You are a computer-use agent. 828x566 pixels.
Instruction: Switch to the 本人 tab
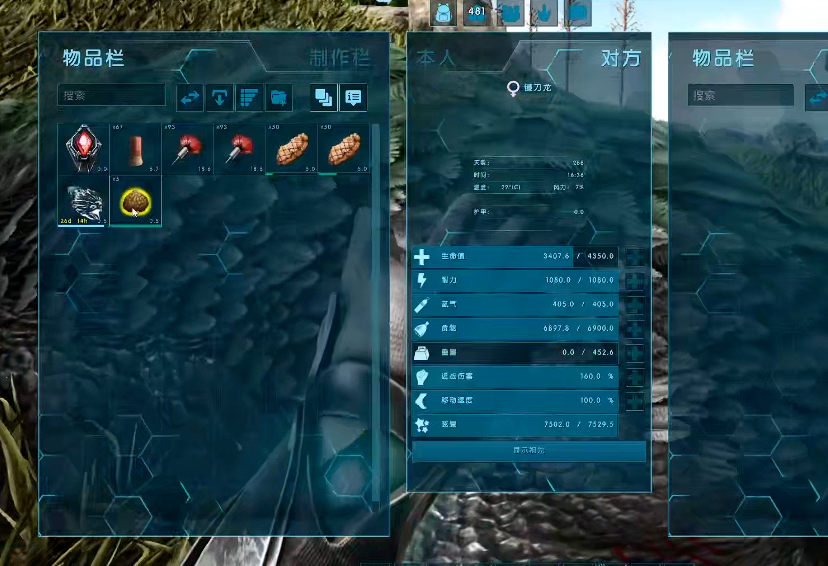pyautogui.click(x=436, y=58)
